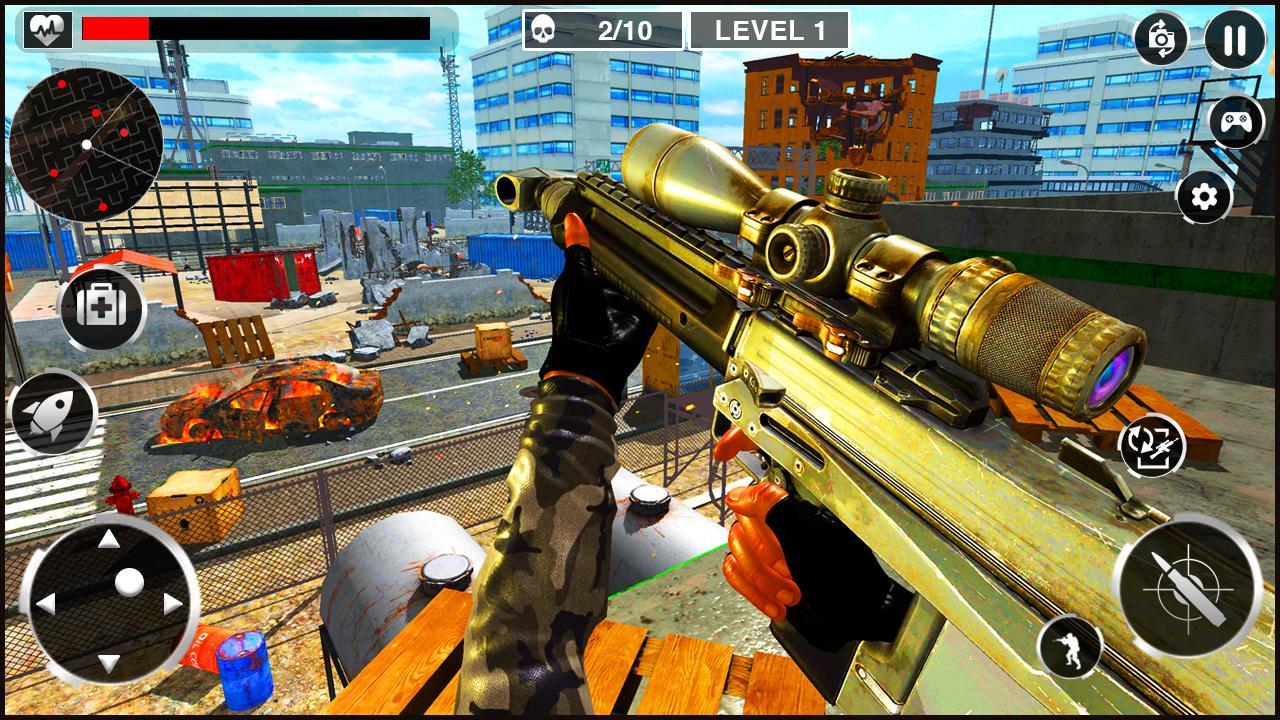The height and width of the screenshot is (720, 1280).
Task: Reload the sniper rifle ammo
Action: pos(1152,448)
